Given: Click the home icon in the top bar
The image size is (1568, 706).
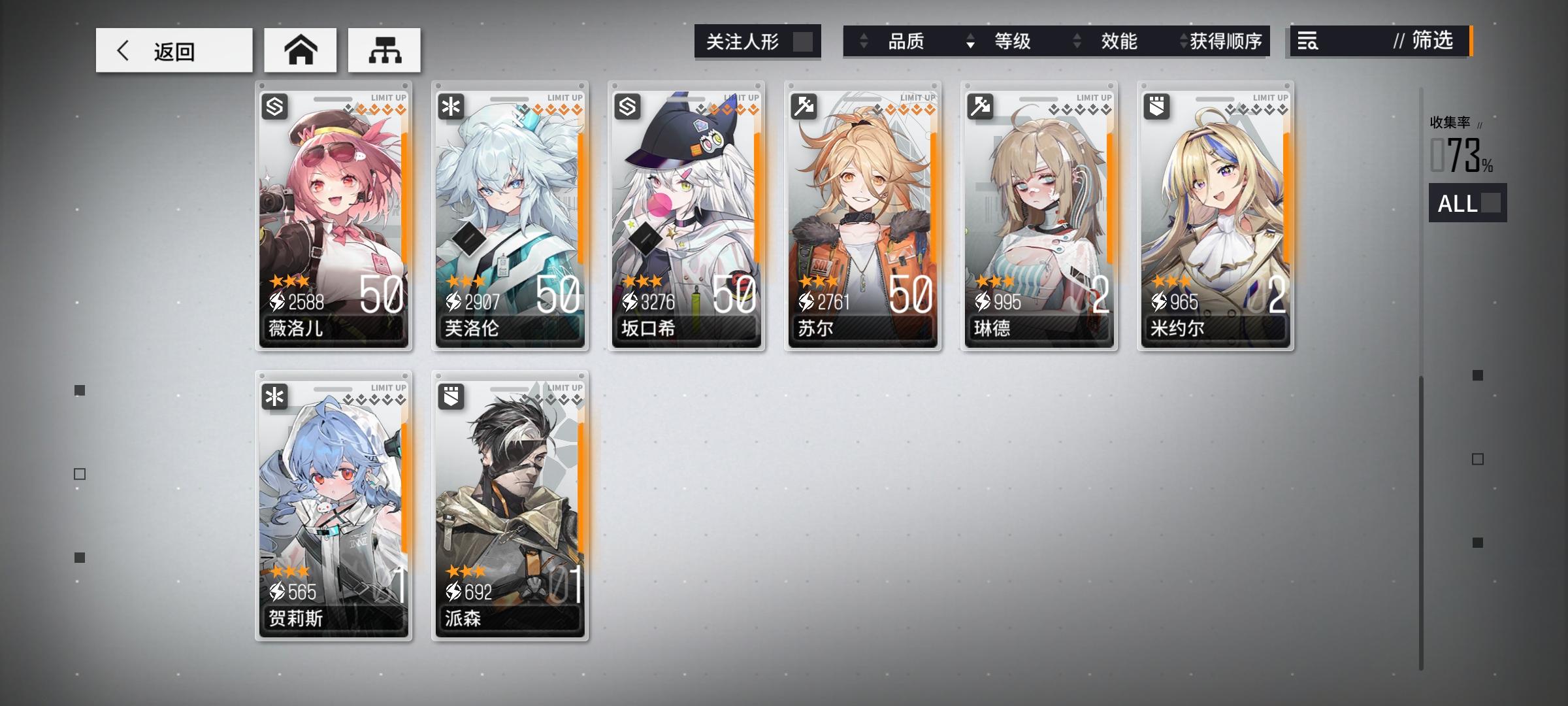Looking at the screenshot, I should [x=301, y=49].
